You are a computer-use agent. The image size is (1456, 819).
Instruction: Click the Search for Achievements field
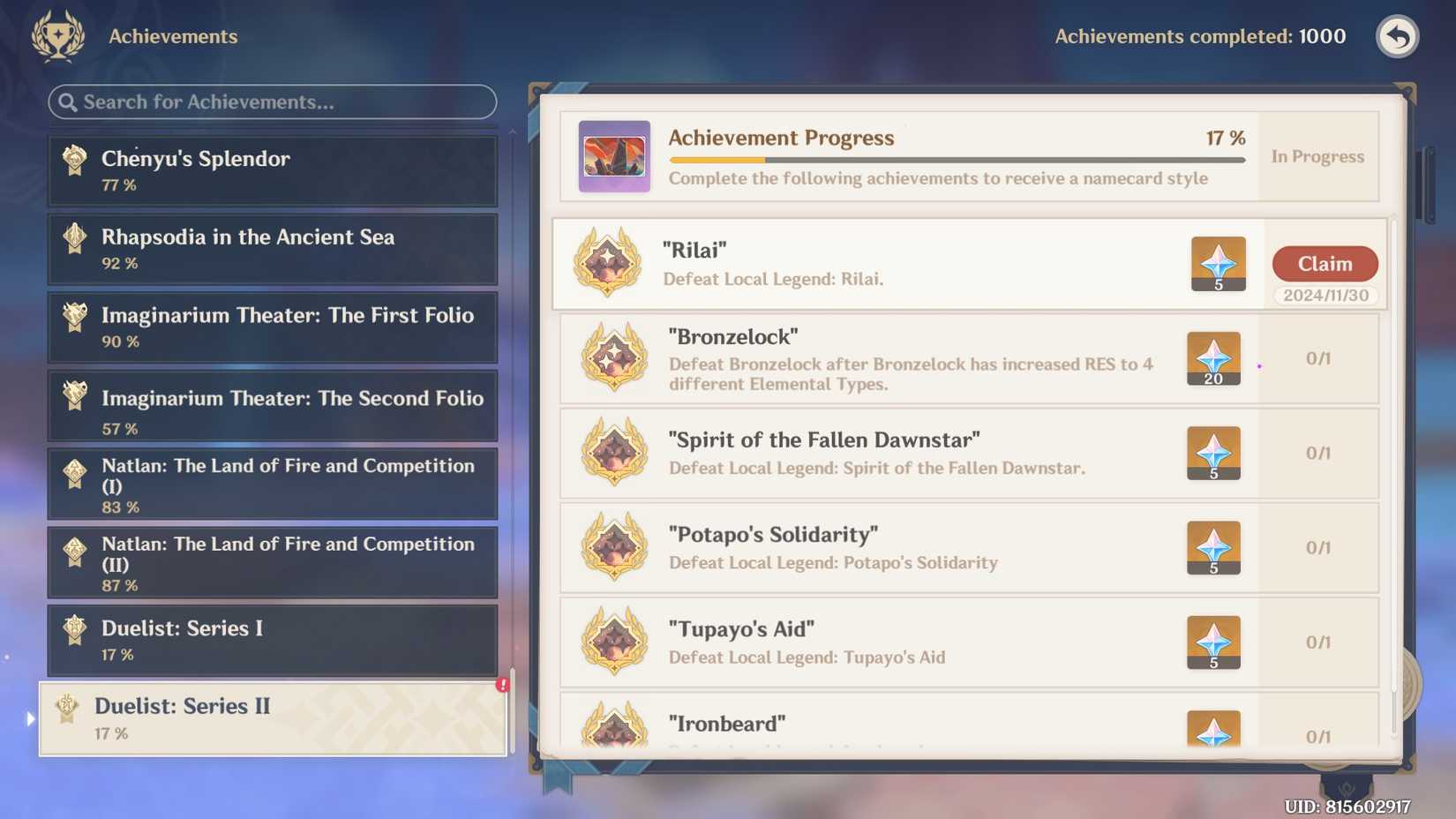pos(271,102)
